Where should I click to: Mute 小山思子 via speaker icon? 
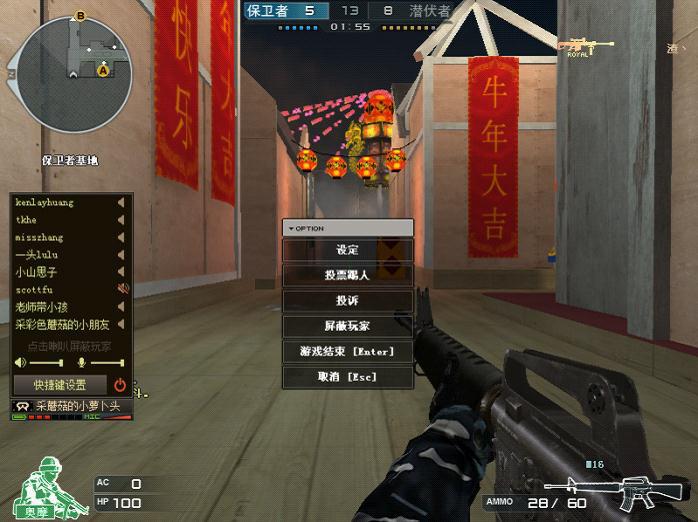coord(122,271)
